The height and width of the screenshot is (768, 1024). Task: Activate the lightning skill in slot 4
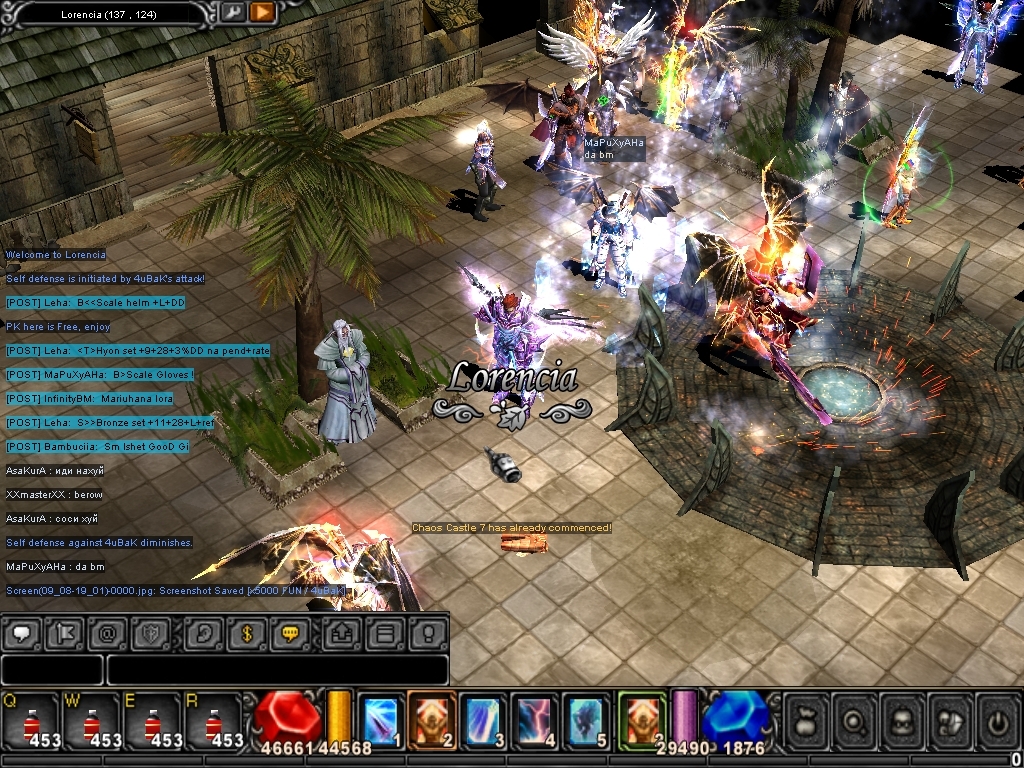point(536,720)
